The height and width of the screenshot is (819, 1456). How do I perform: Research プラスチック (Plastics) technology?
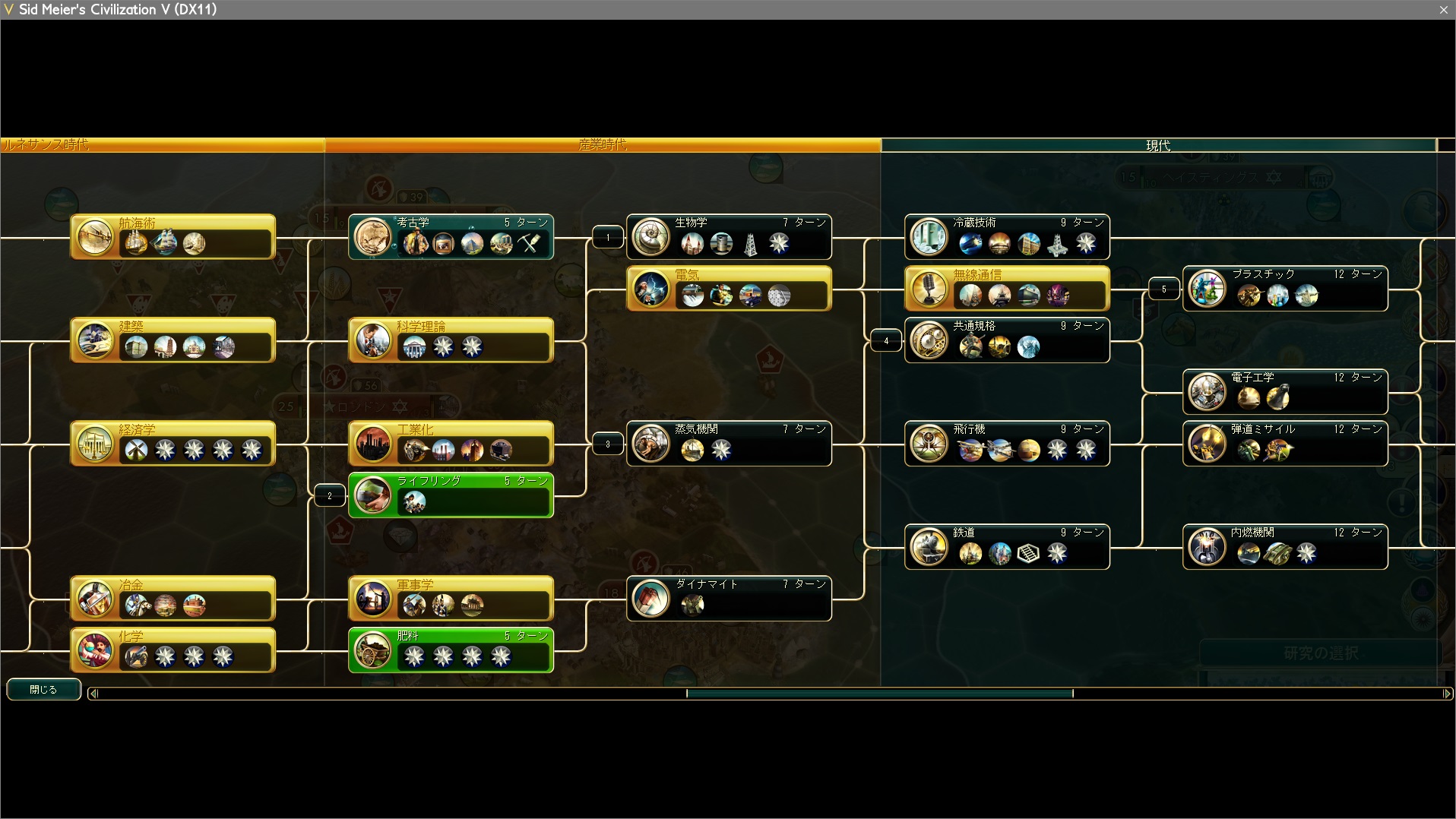pos(1285,289)
